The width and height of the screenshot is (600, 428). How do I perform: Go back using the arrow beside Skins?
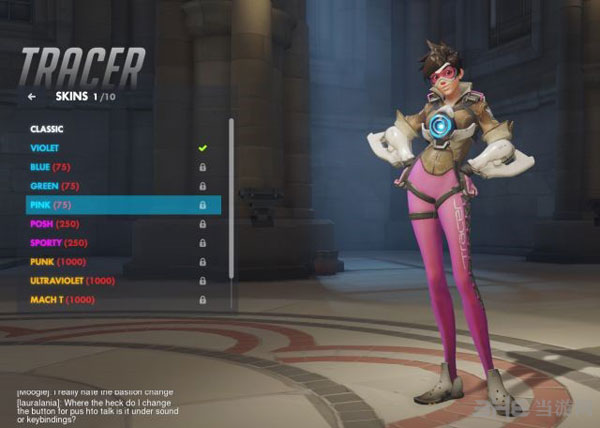coord(32,97)
